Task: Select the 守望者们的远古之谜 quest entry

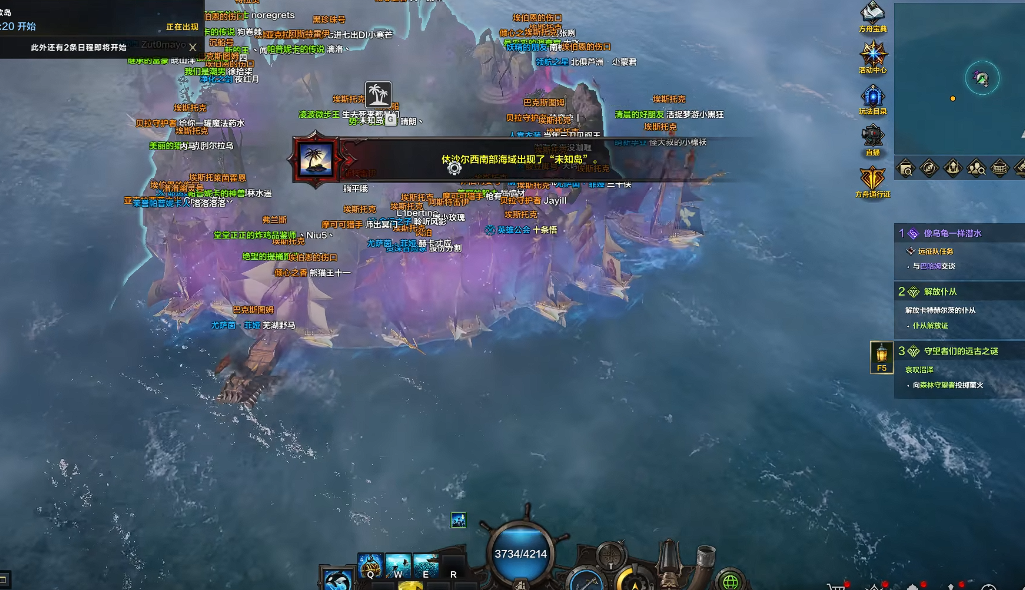Action: [955, 351]
